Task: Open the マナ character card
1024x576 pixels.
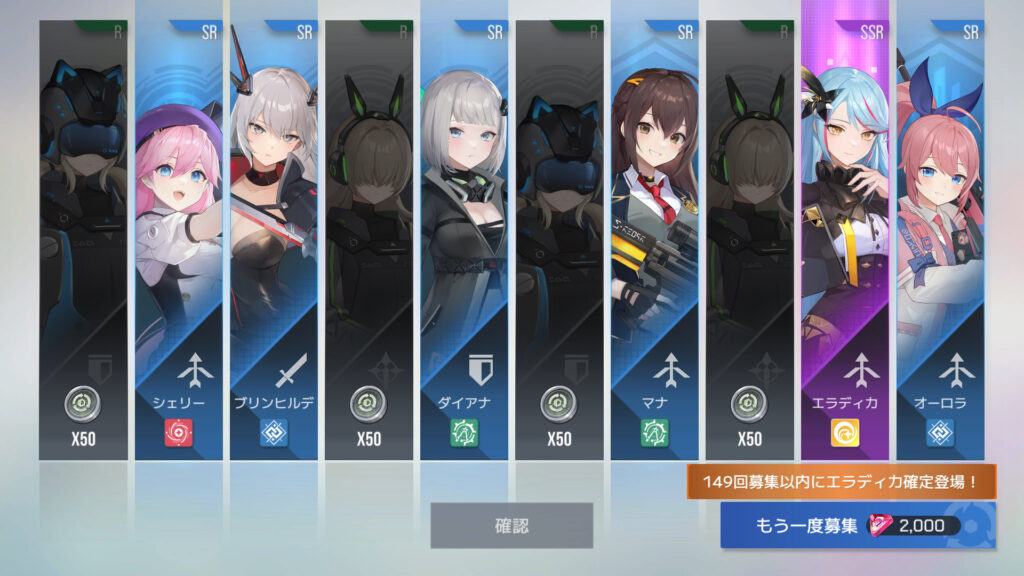Action: tap(654, 240)
